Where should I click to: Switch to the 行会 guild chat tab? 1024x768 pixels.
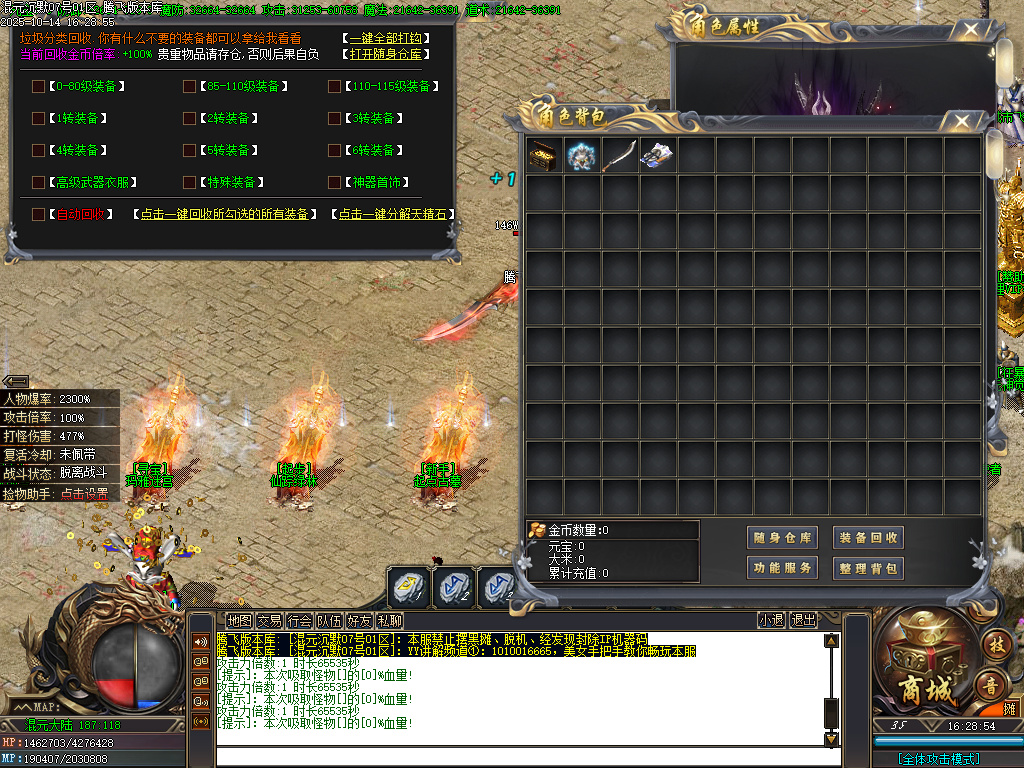299,620
